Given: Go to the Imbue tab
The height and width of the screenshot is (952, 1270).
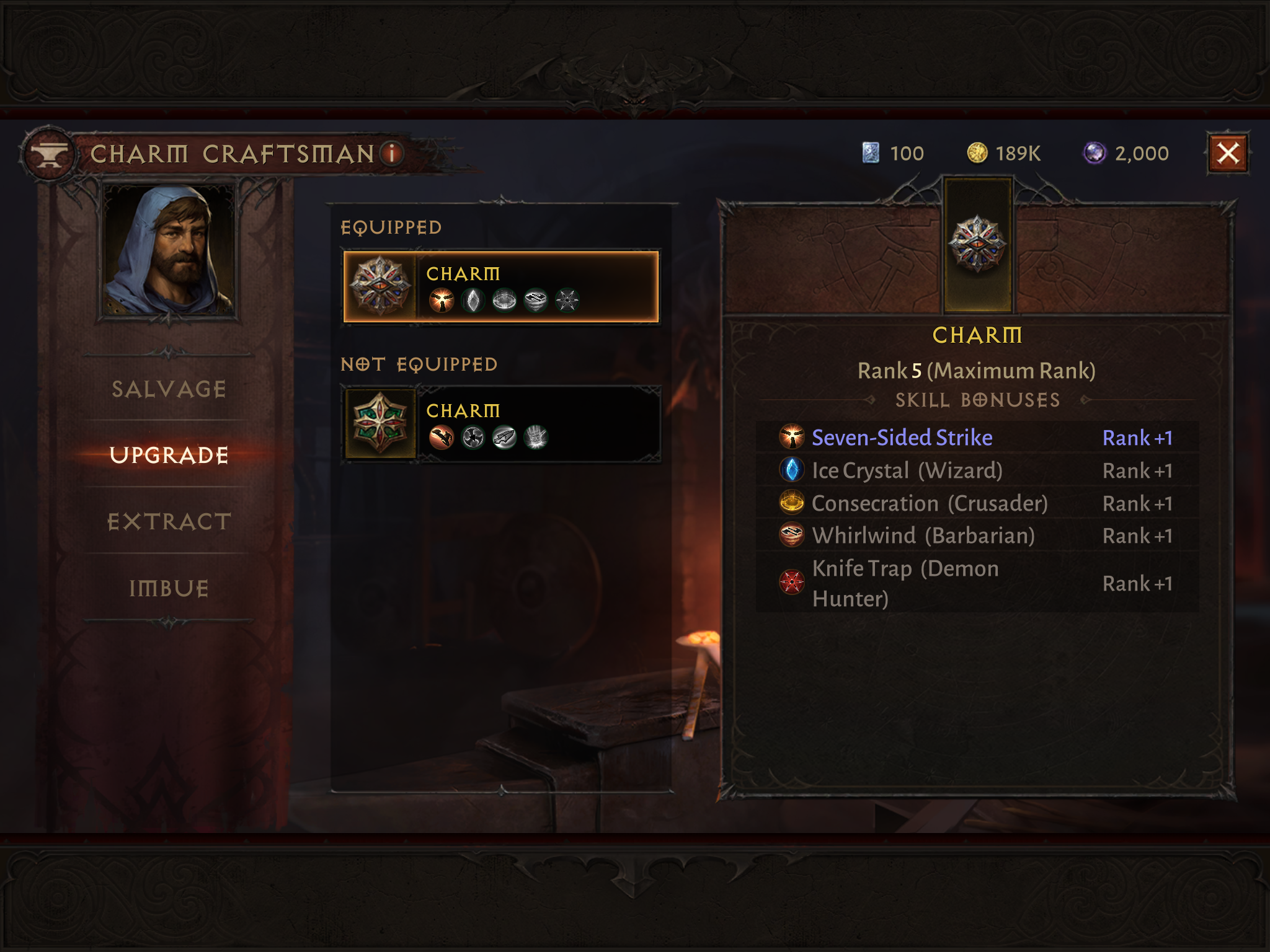Looking at the screenshot, I should (169, 588).
